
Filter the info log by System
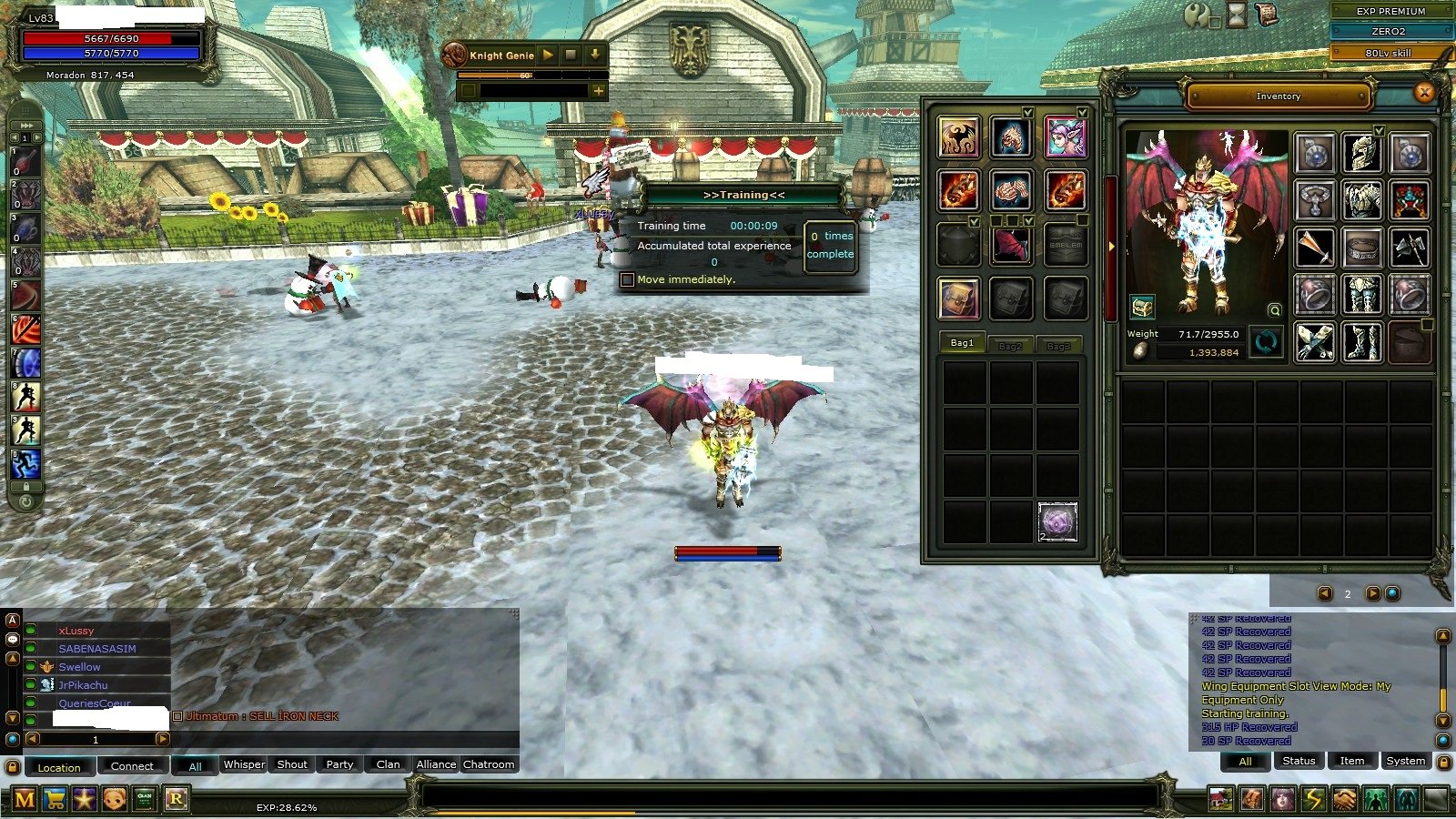pyautogui.click(x=1405, y=761)
